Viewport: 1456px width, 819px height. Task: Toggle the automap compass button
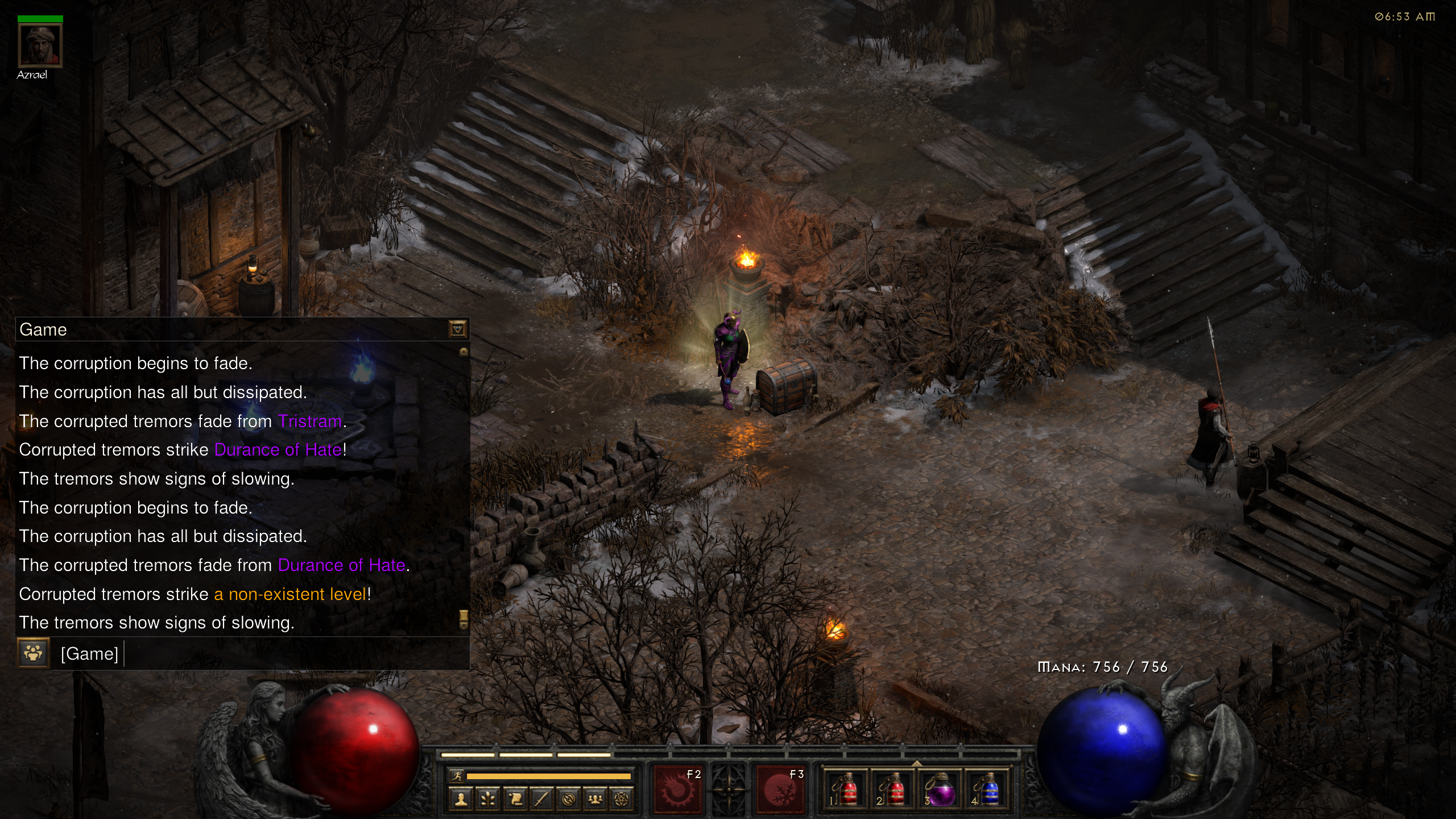(568, 800)
